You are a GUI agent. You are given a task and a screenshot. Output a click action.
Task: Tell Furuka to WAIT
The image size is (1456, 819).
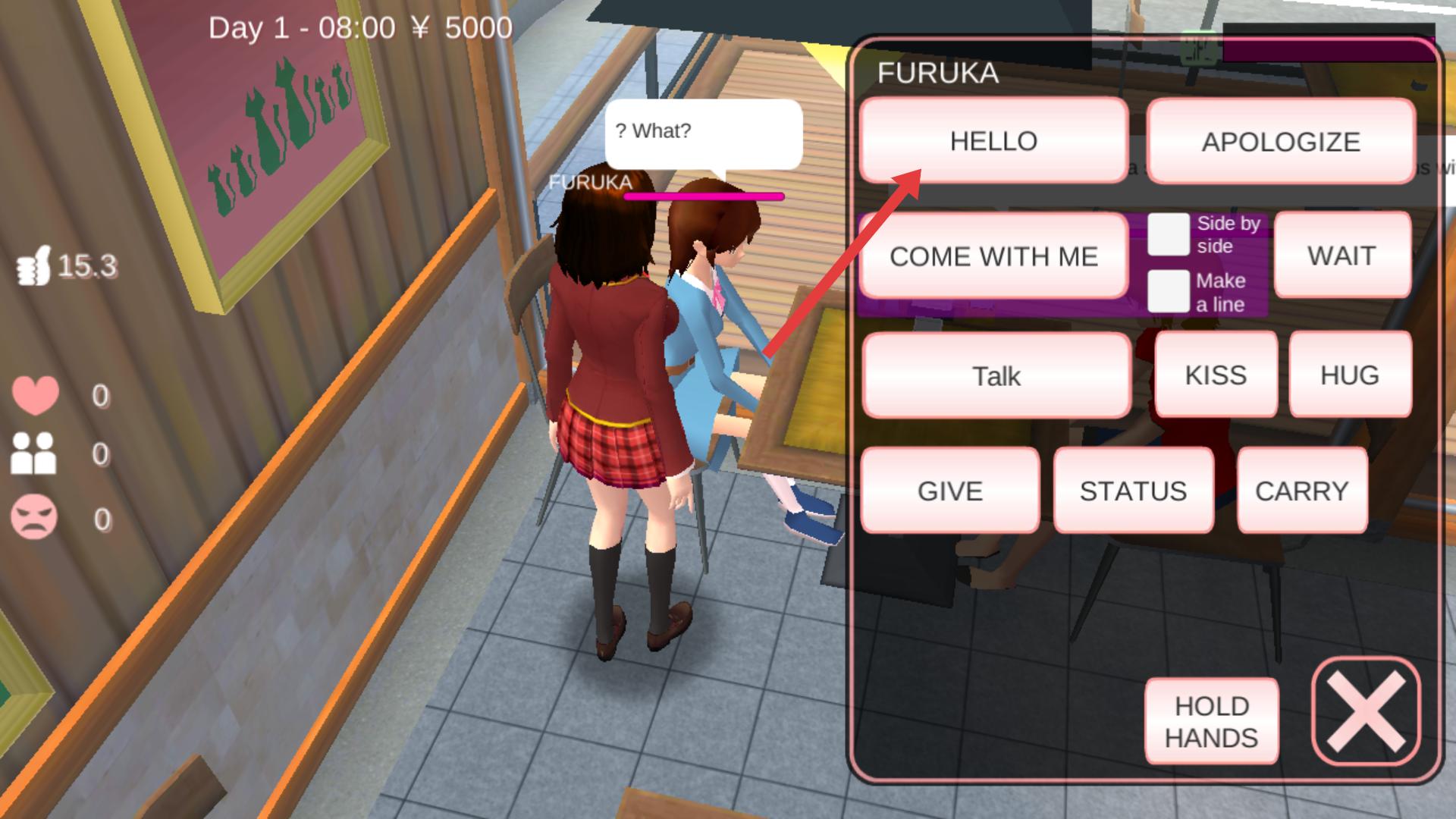pyautogui.click(x=1341, y=256)
